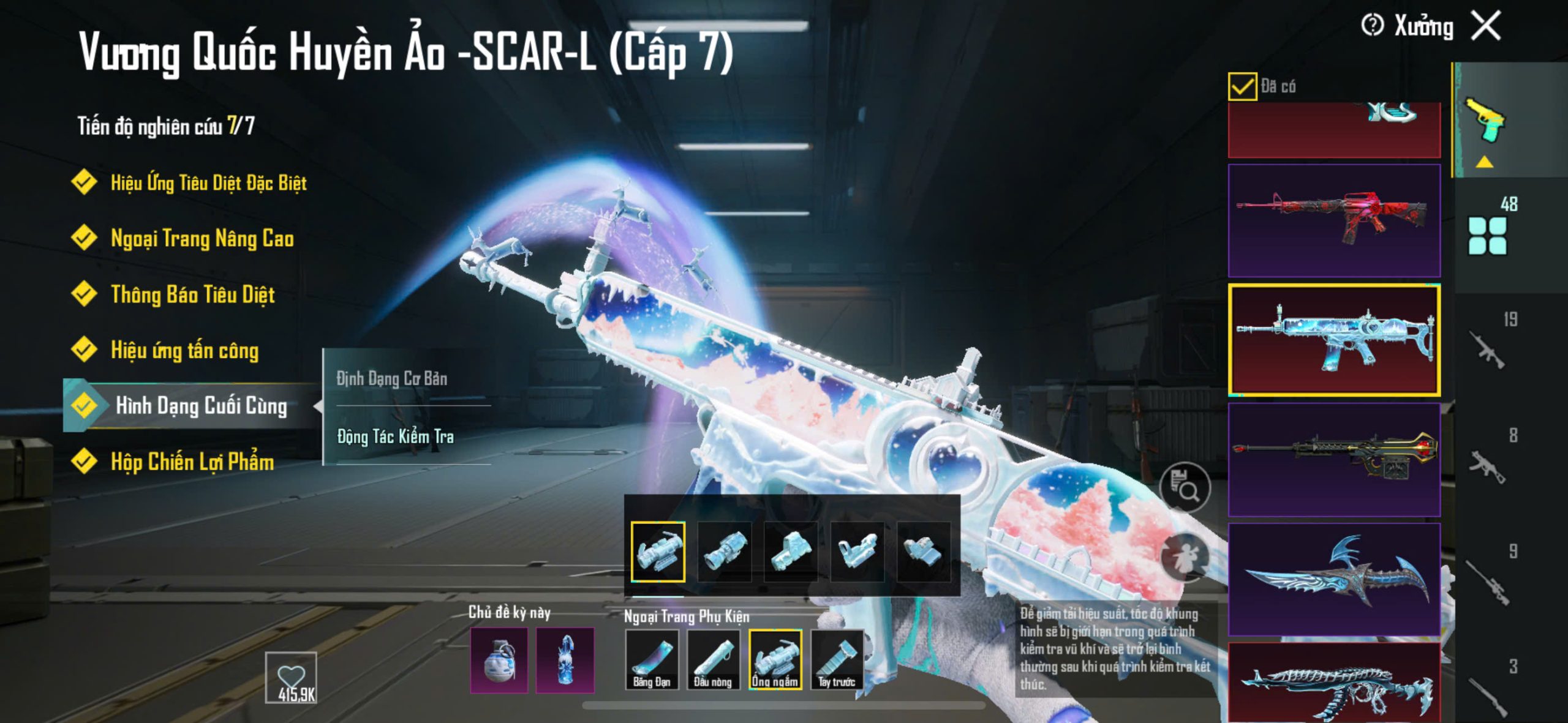Screen dimensions: 1568x723
Task: Choose Ngoại Trang Nâng Cao entry
Action: (202, 238)
